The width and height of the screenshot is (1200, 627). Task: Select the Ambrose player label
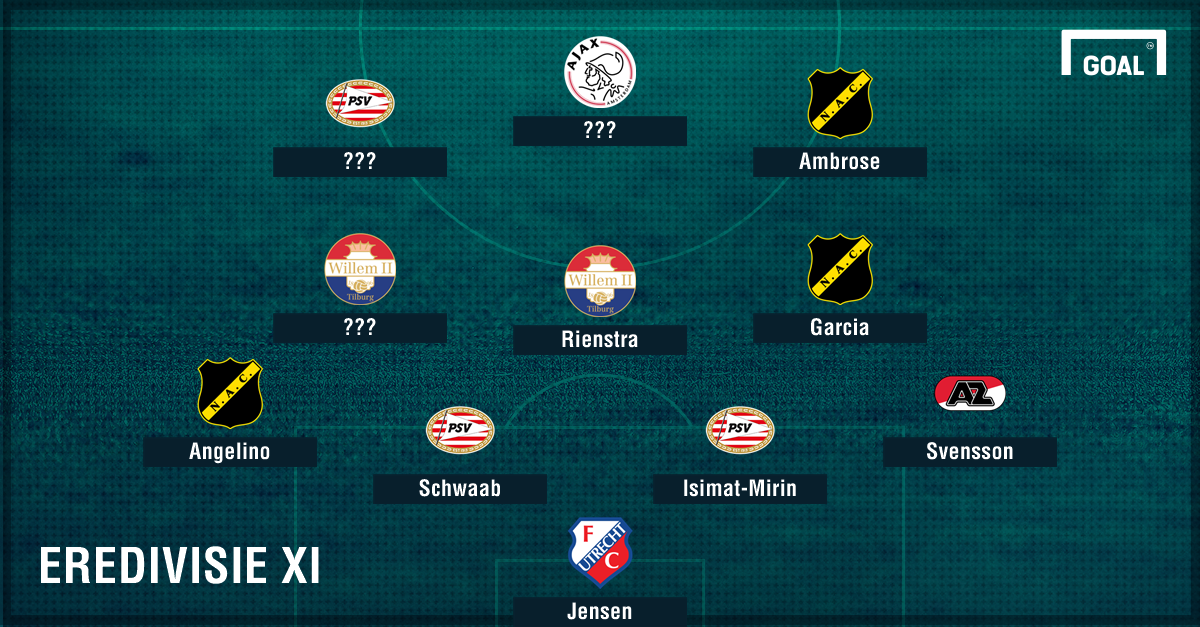tap(839, 162)
